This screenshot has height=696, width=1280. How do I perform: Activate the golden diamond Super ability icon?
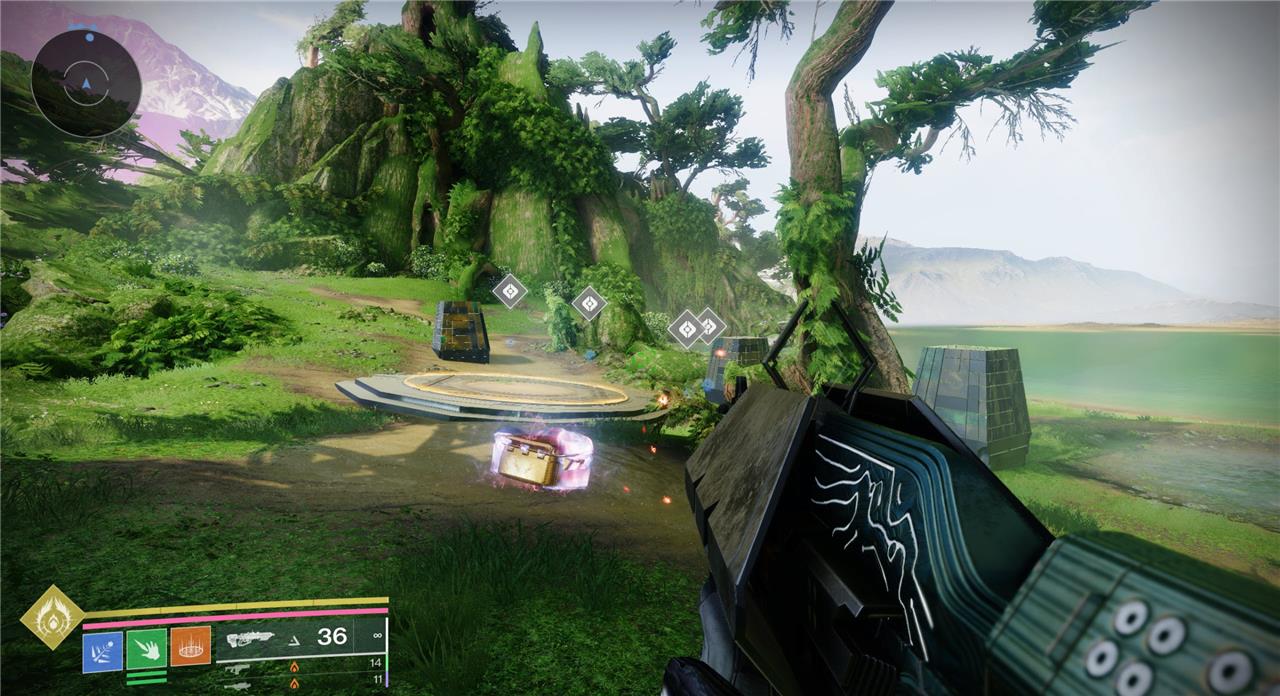52,617
